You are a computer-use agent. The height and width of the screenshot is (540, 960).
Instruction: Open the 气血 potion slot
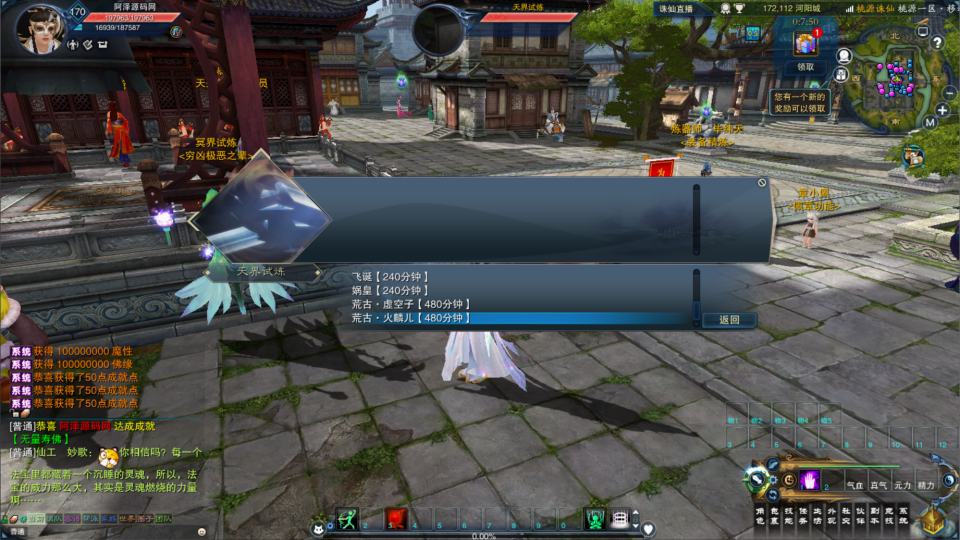coord(854,484)
